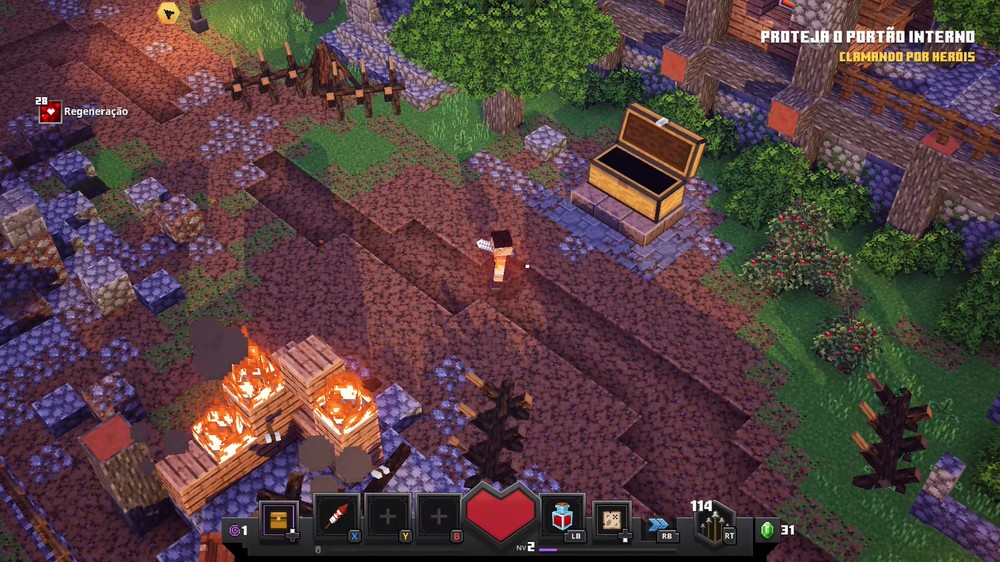Viewport: 1000px width, 562px height.
Task: Open the map icon
Action: [x=611, y=518]
